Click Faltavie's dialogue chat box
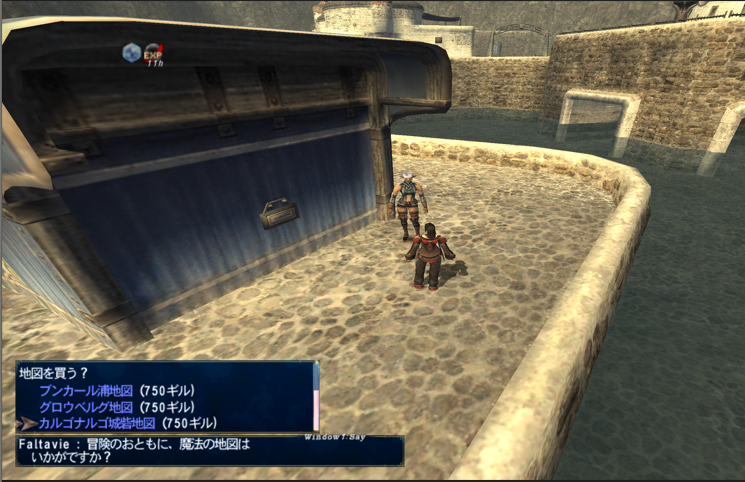 (209, 450)
